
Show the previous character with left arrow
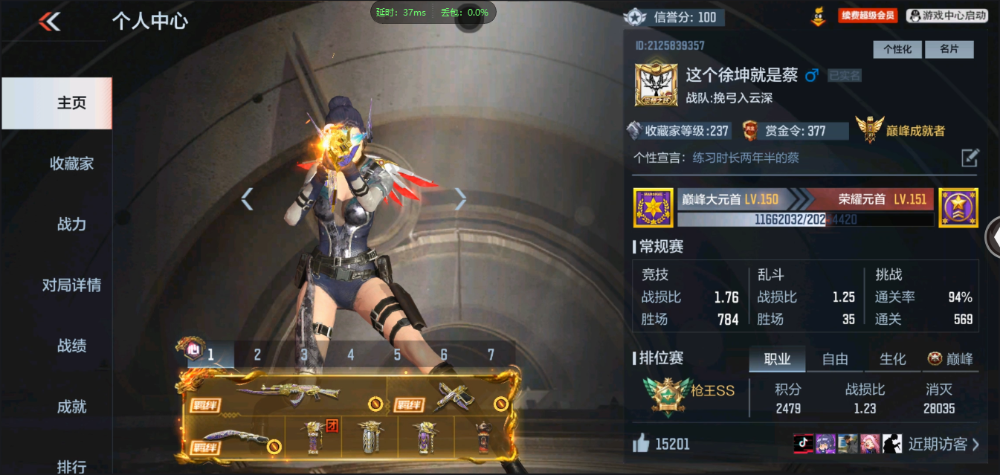pyautogui.click(x=247, y=199)
